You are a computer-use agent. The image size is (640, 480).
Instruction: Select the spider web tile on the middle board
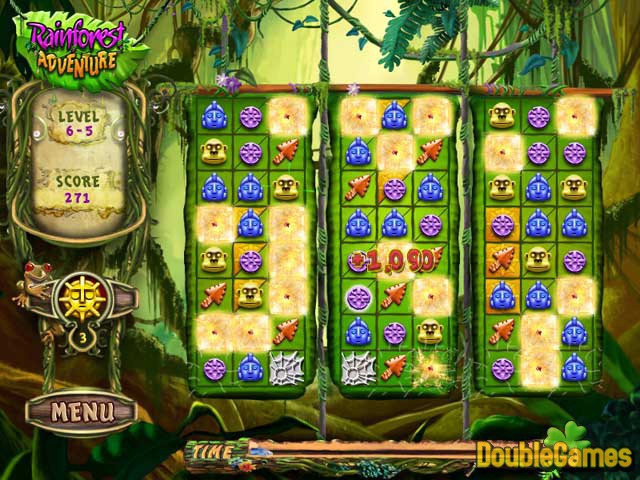(358, 368)
